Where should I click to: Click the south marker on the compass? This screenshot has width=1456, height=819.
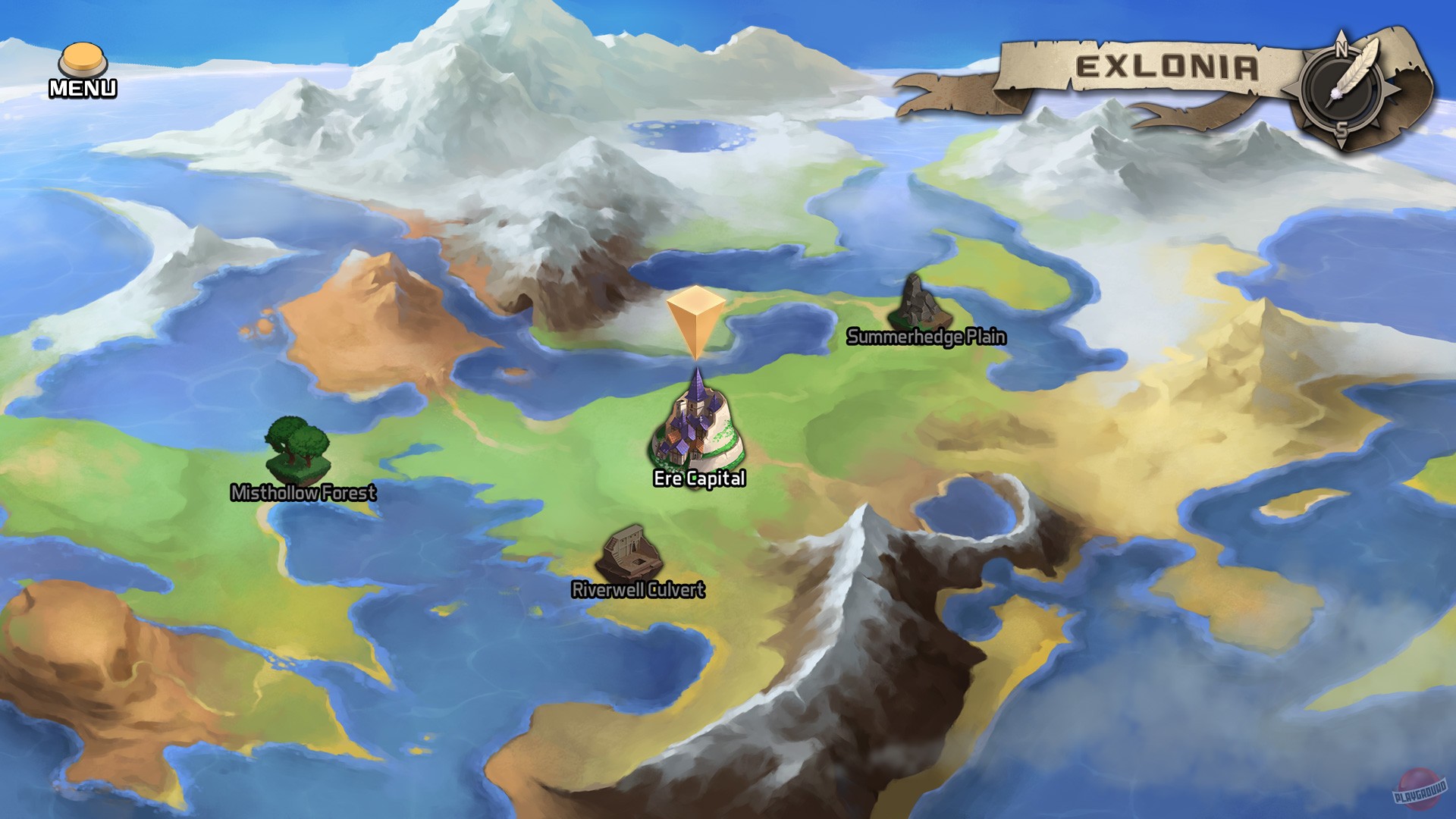(x=1342, y=130)
